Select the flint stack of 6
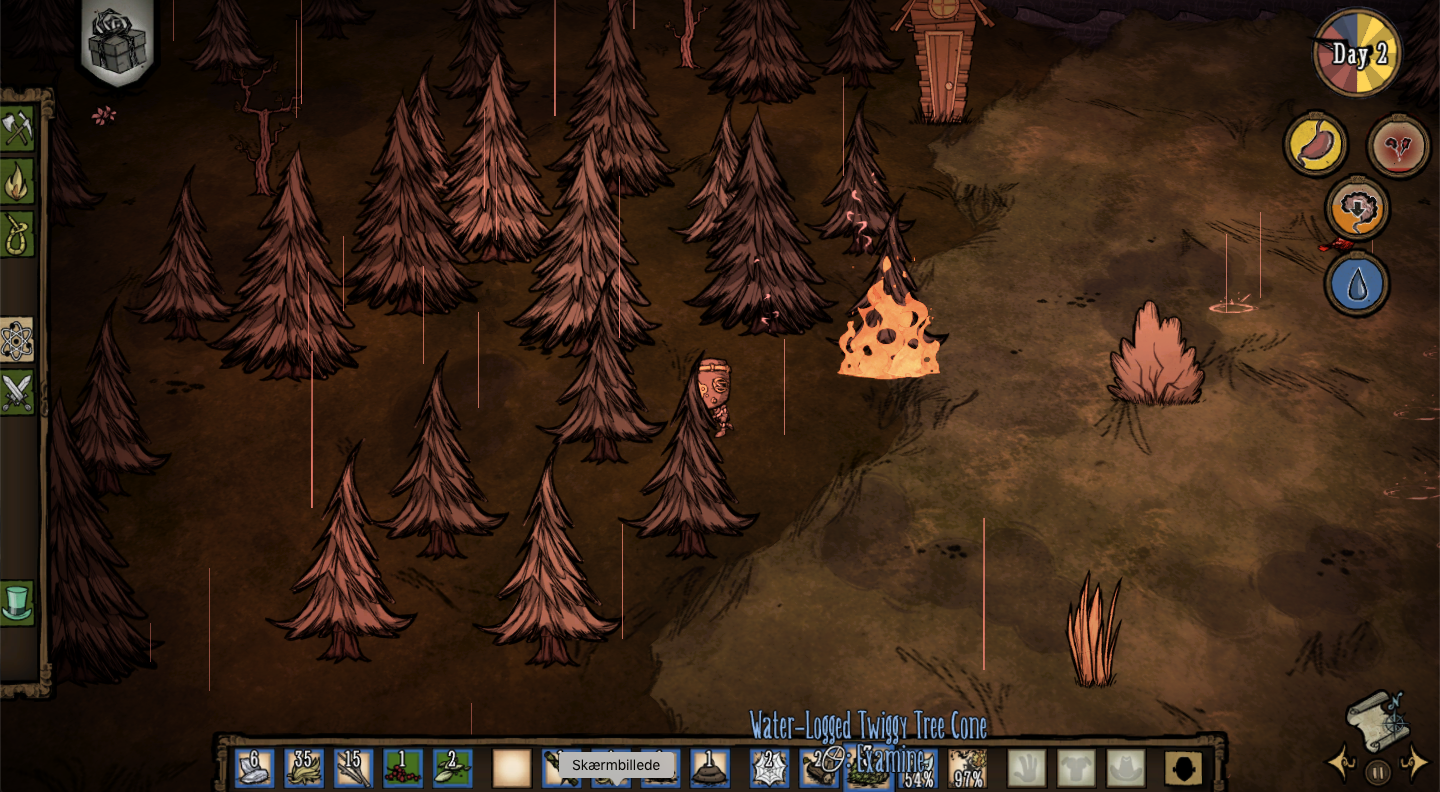 [254, 768]
